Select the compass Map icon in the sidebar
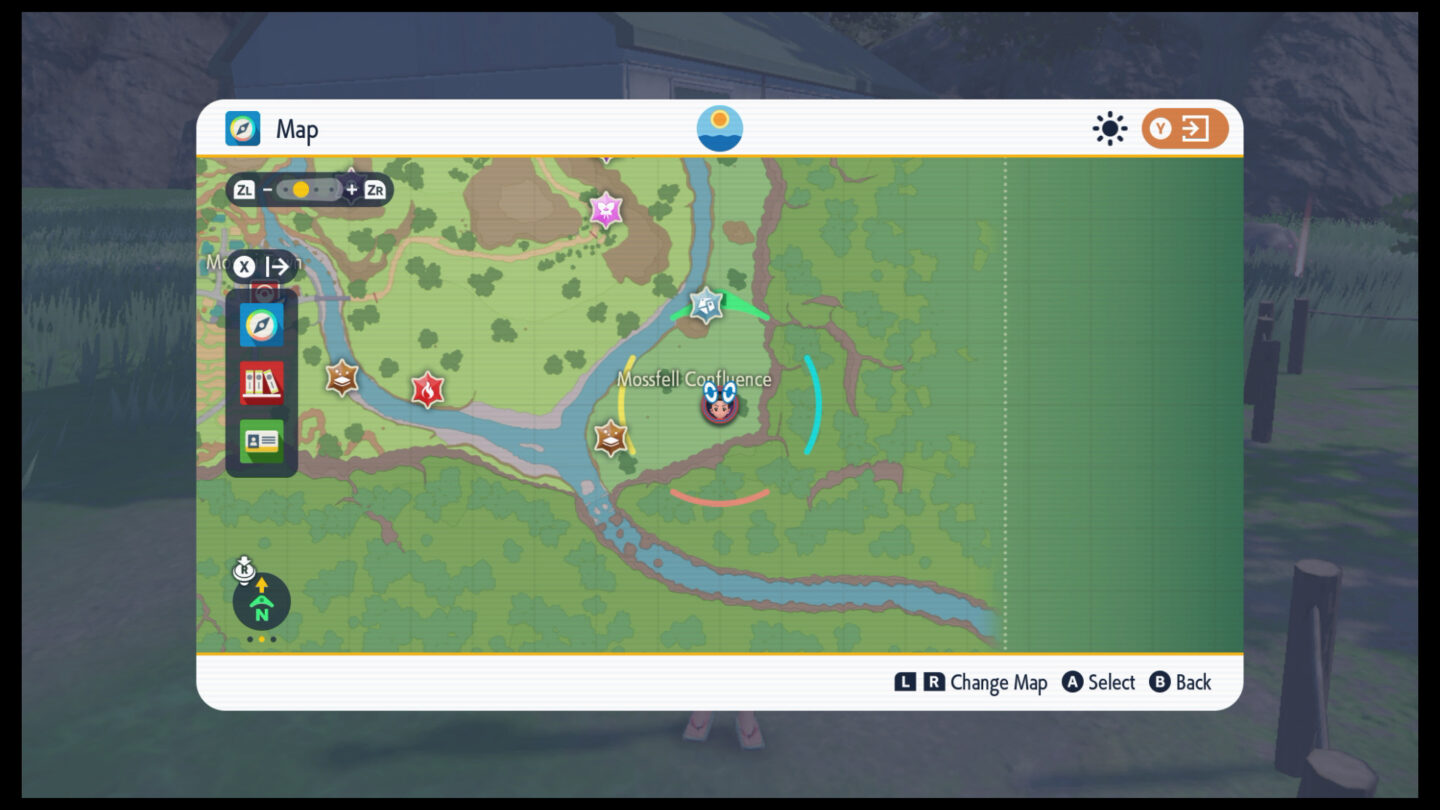 click(261, 324)
